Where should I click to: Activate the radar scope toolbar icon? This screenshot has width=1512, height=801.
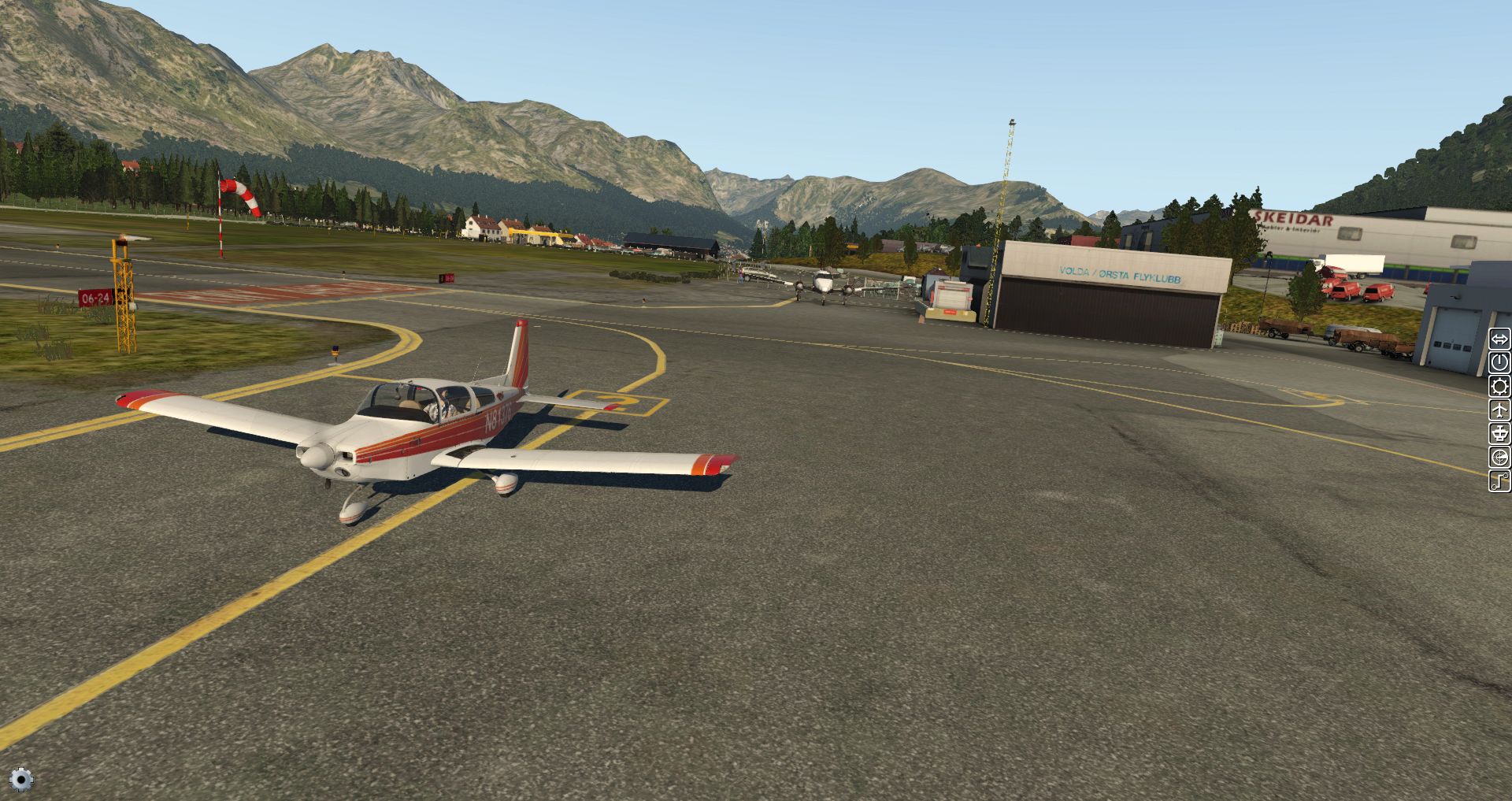tap(1499, 458)
